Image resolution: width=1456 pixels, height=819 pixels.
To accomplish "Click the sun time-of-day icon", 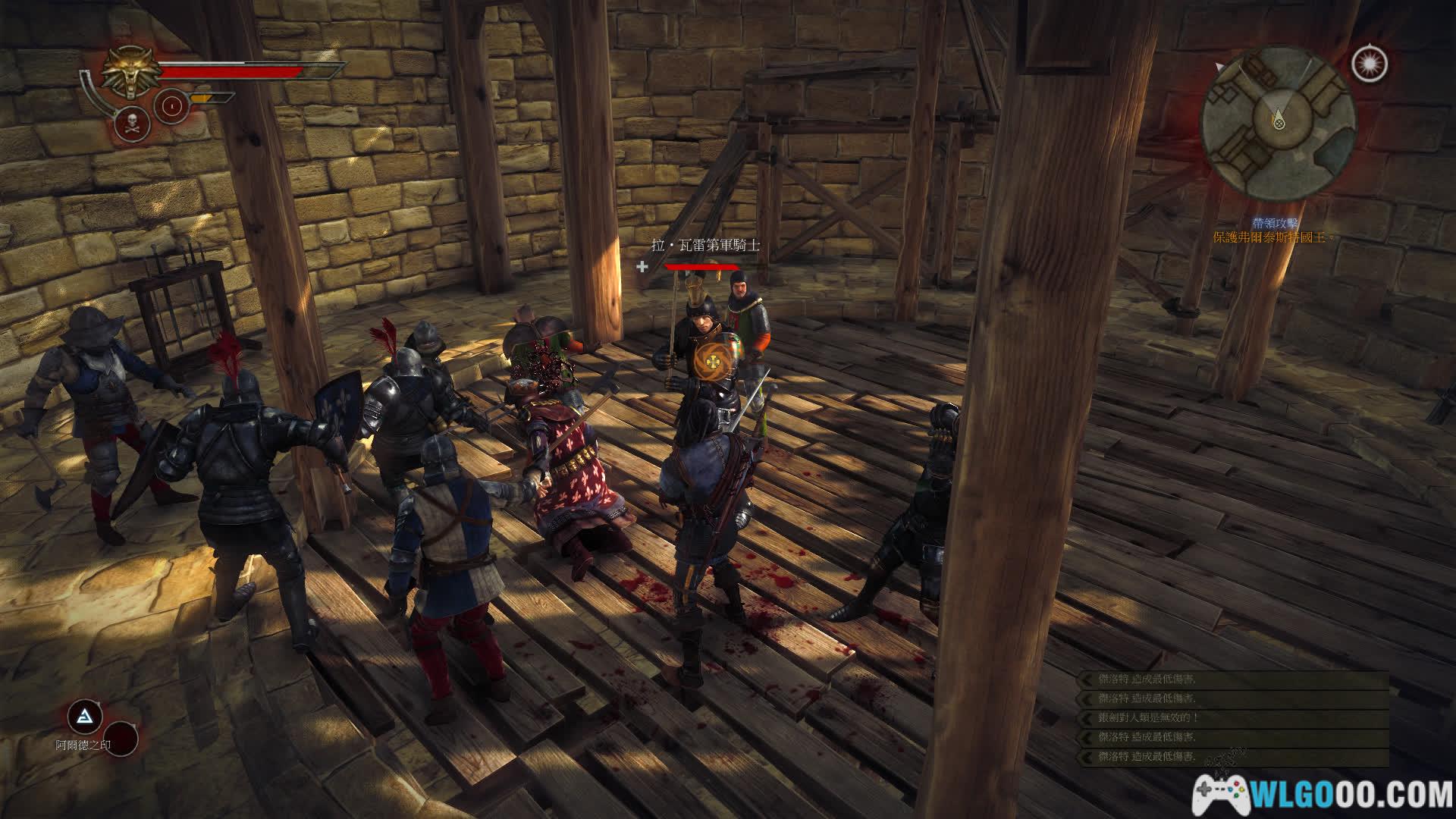I will 1369,63.
